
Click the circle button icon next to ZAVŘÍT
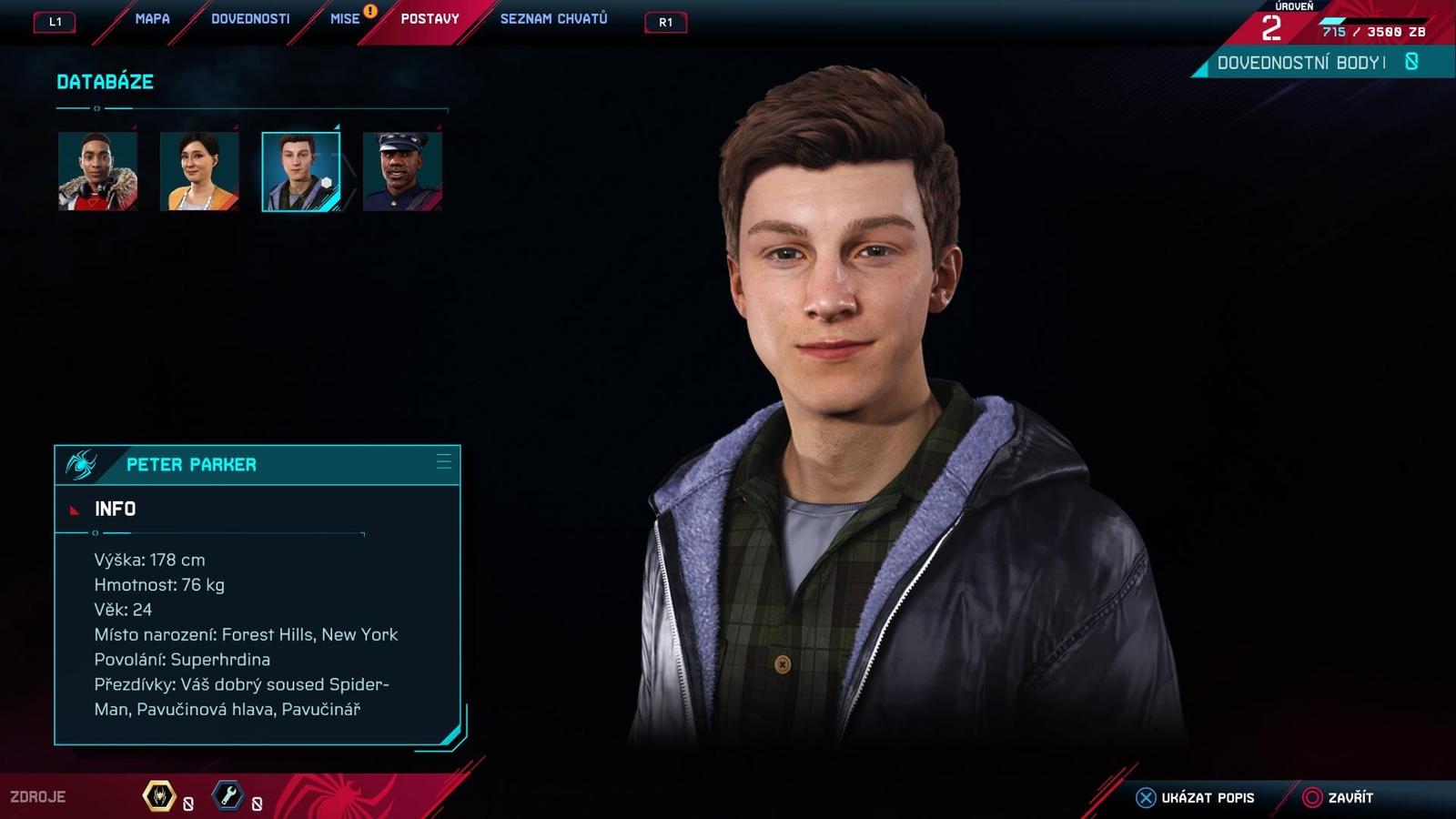pos(1312,797)
